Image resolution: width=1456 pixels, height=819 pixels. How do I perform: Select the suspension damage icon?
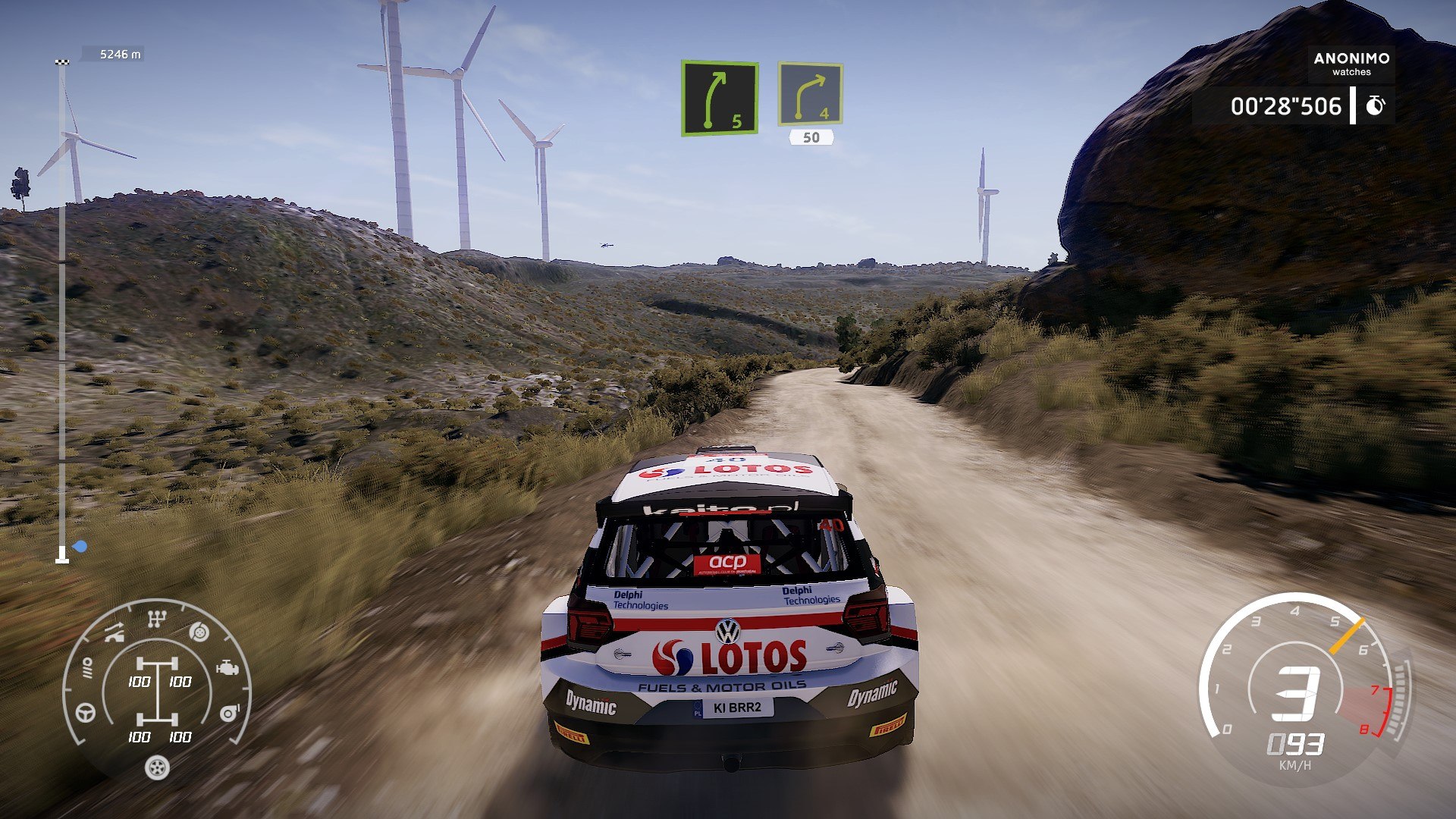[87, 667]
